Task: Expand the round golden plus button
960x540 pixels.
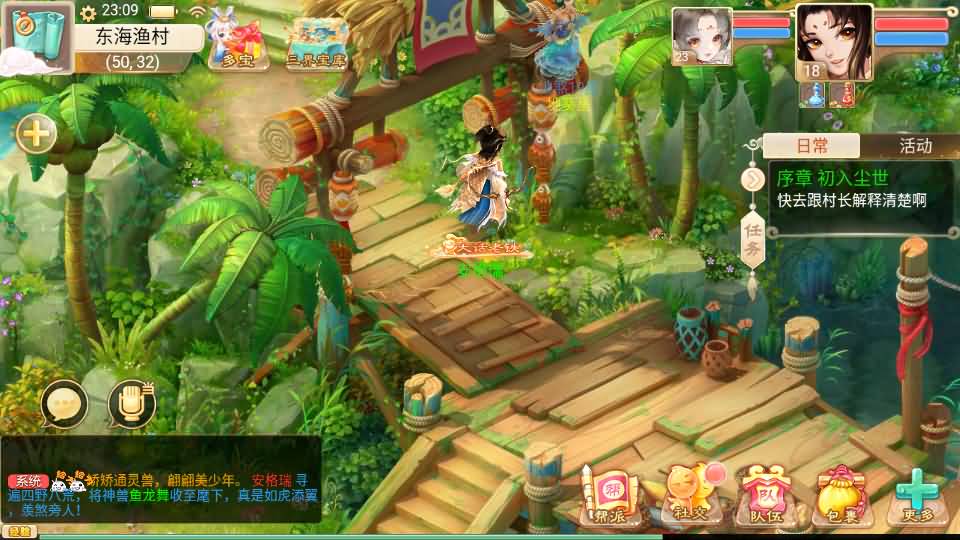Action: [36, 133]
